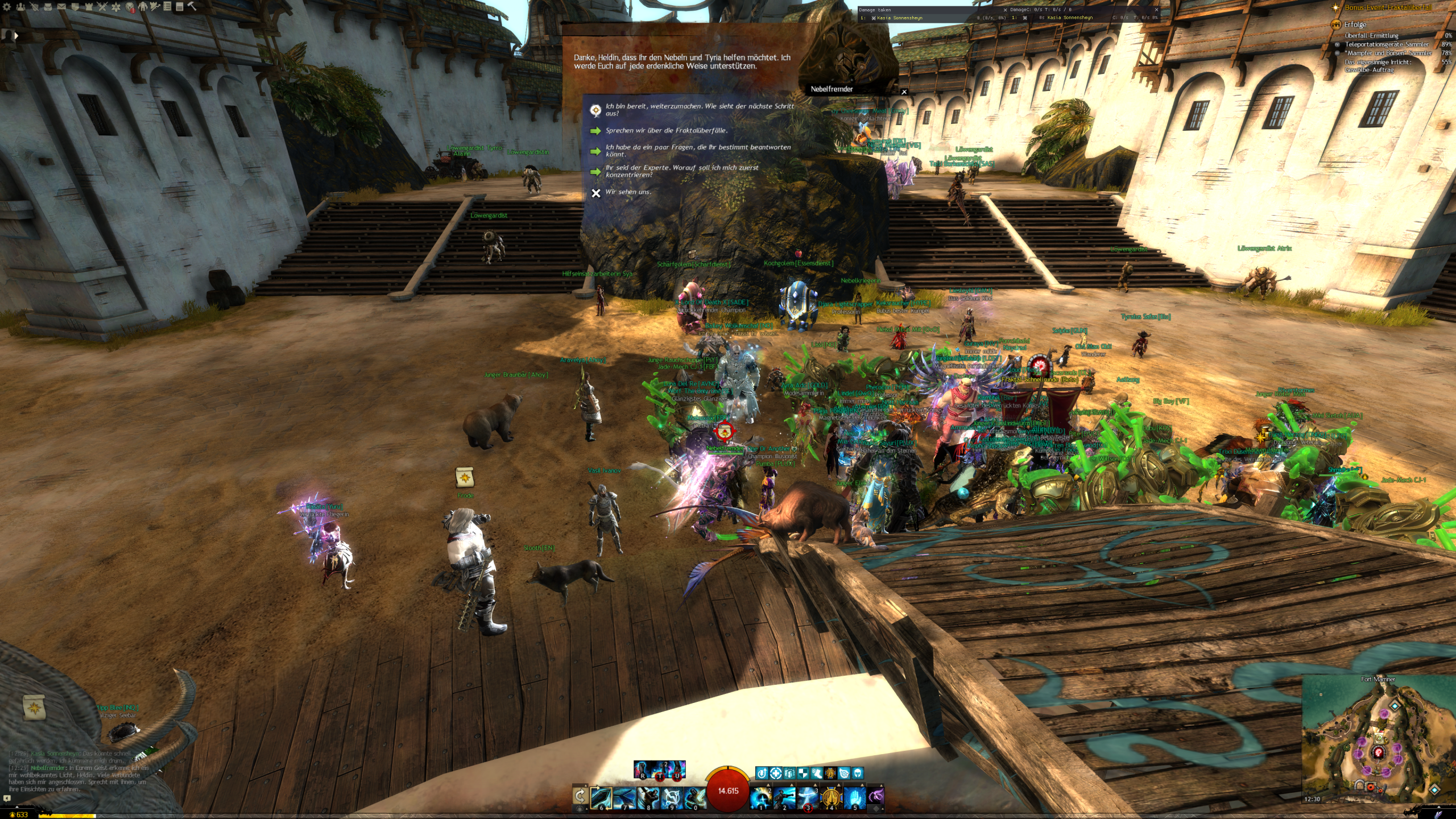
Task: Open the mail envelope icon
Action: pyautogui.click(x=61, y=7)
